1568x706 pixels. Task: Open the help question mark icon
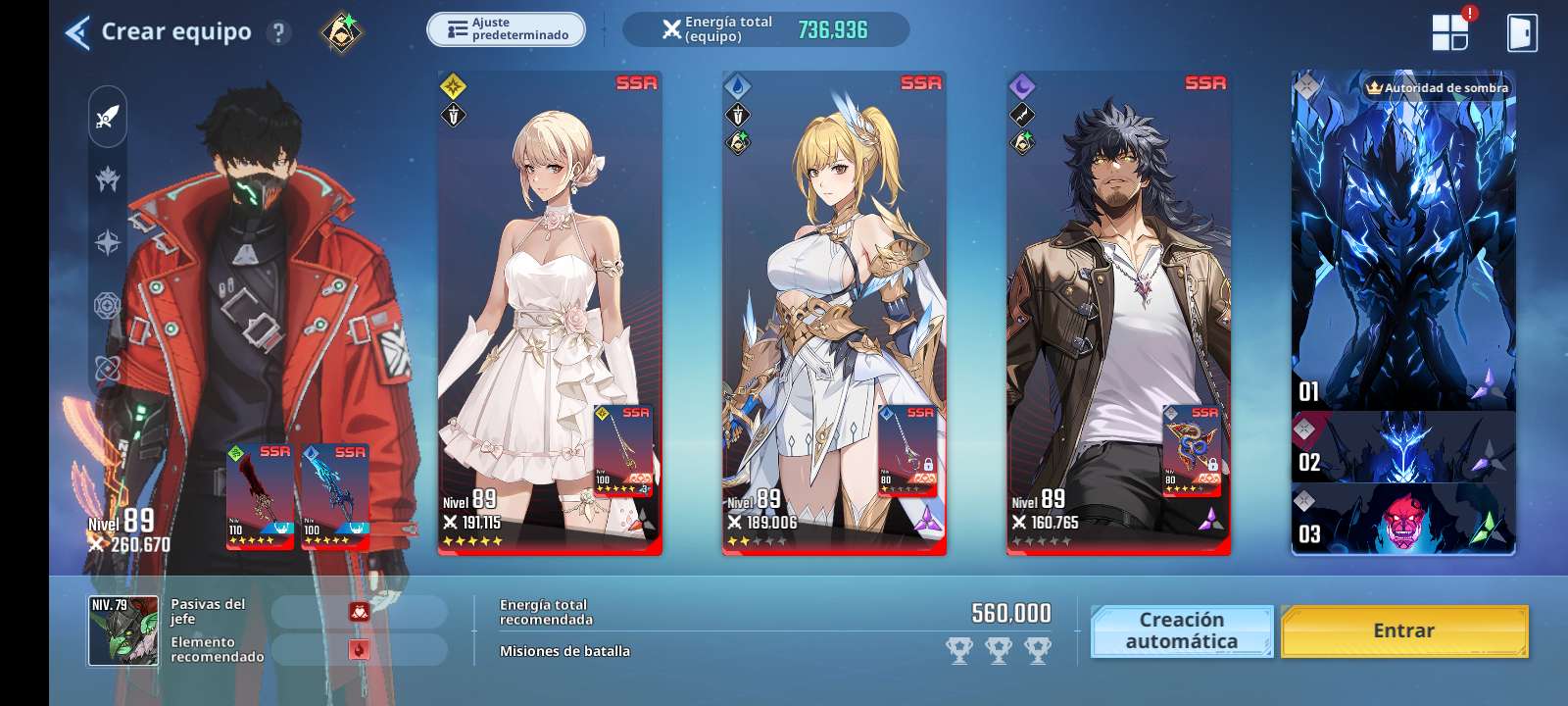(279, 32)
